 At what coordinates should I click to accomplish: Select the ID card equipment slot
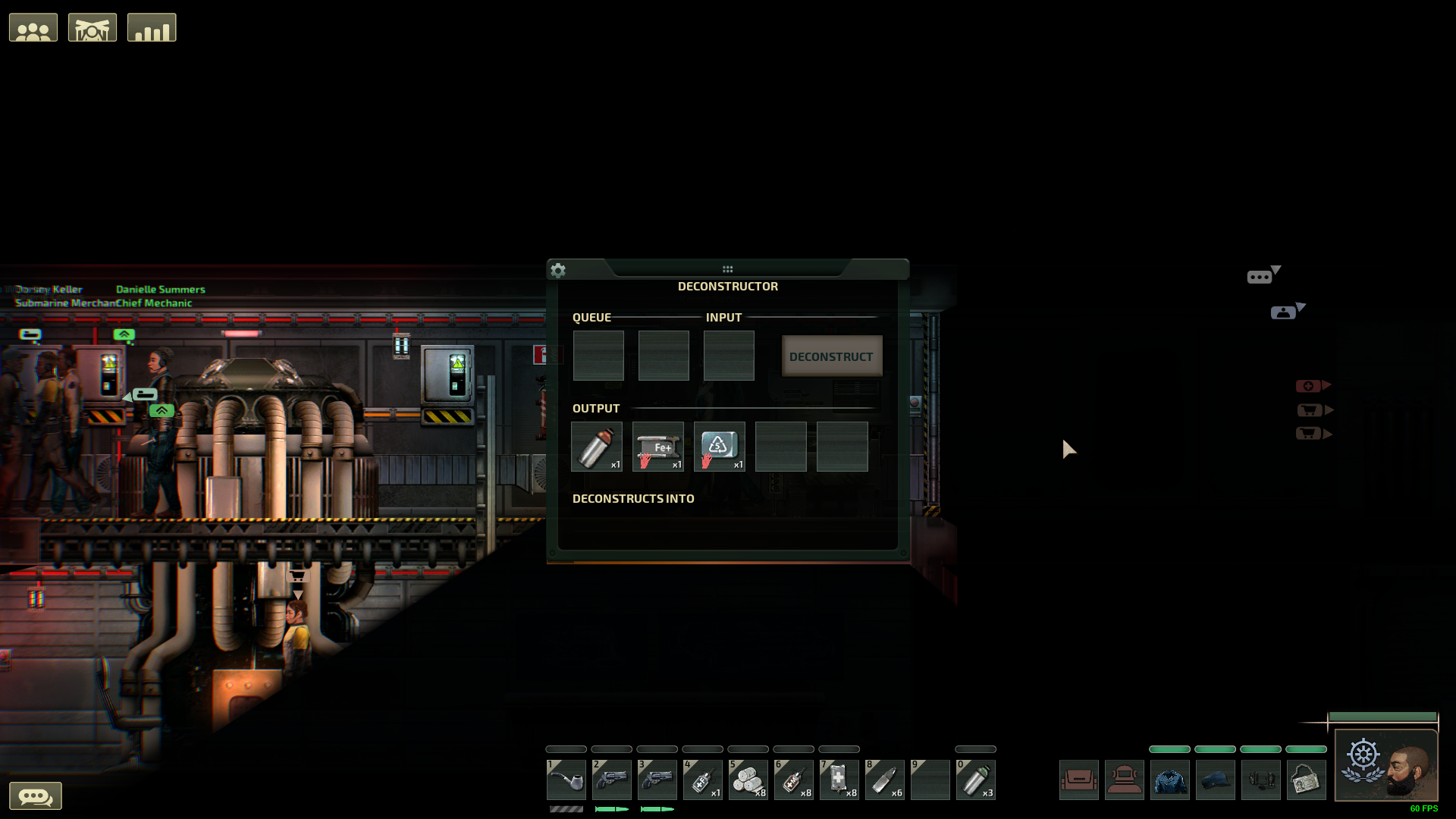point(1306,779)
